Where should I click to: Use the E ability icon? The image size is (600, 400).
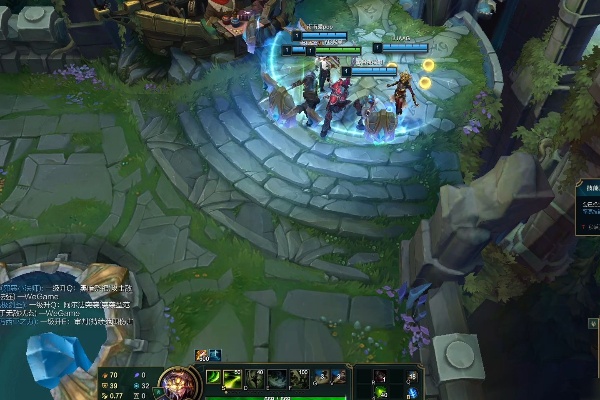coord(275,378)
